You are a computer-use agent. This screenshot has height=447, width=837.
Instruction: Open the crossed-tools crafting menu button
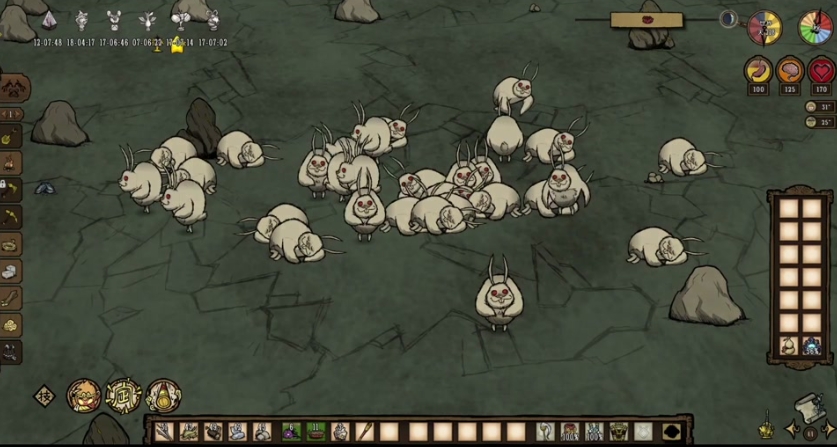tap(15, 88)
